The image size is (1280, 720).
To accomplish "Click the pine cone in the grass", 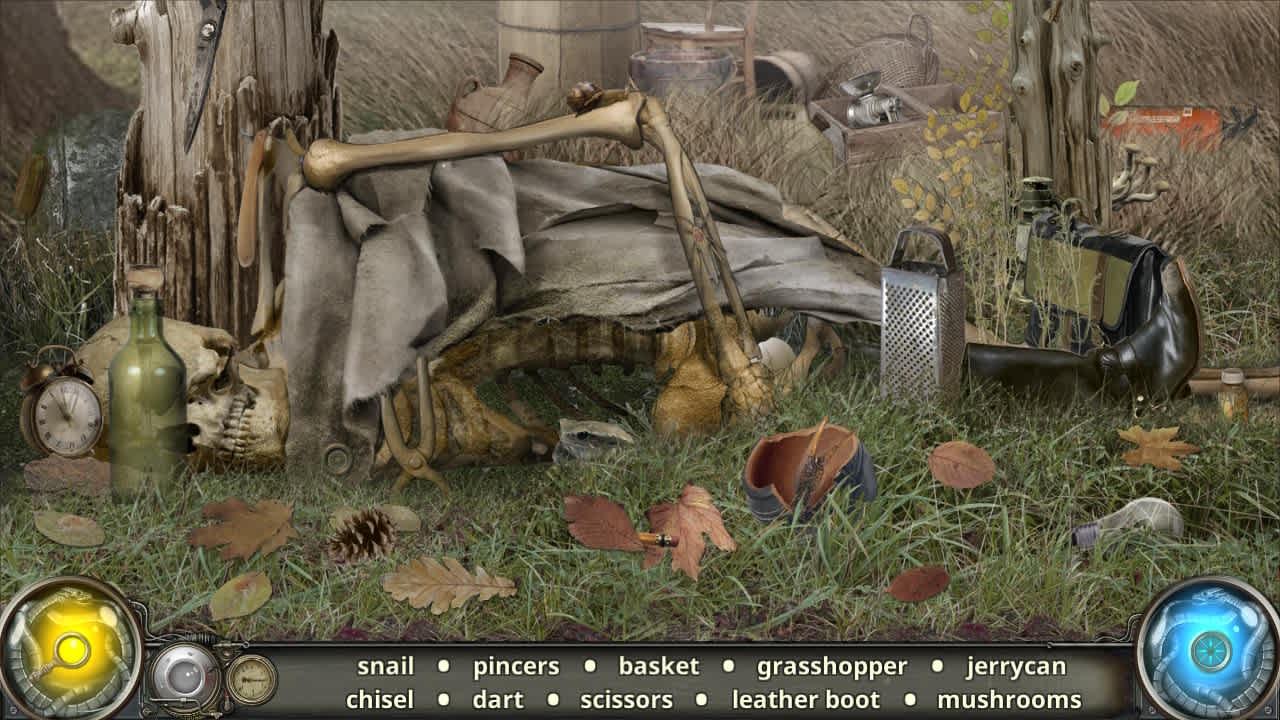I will [x=360, y=535].
